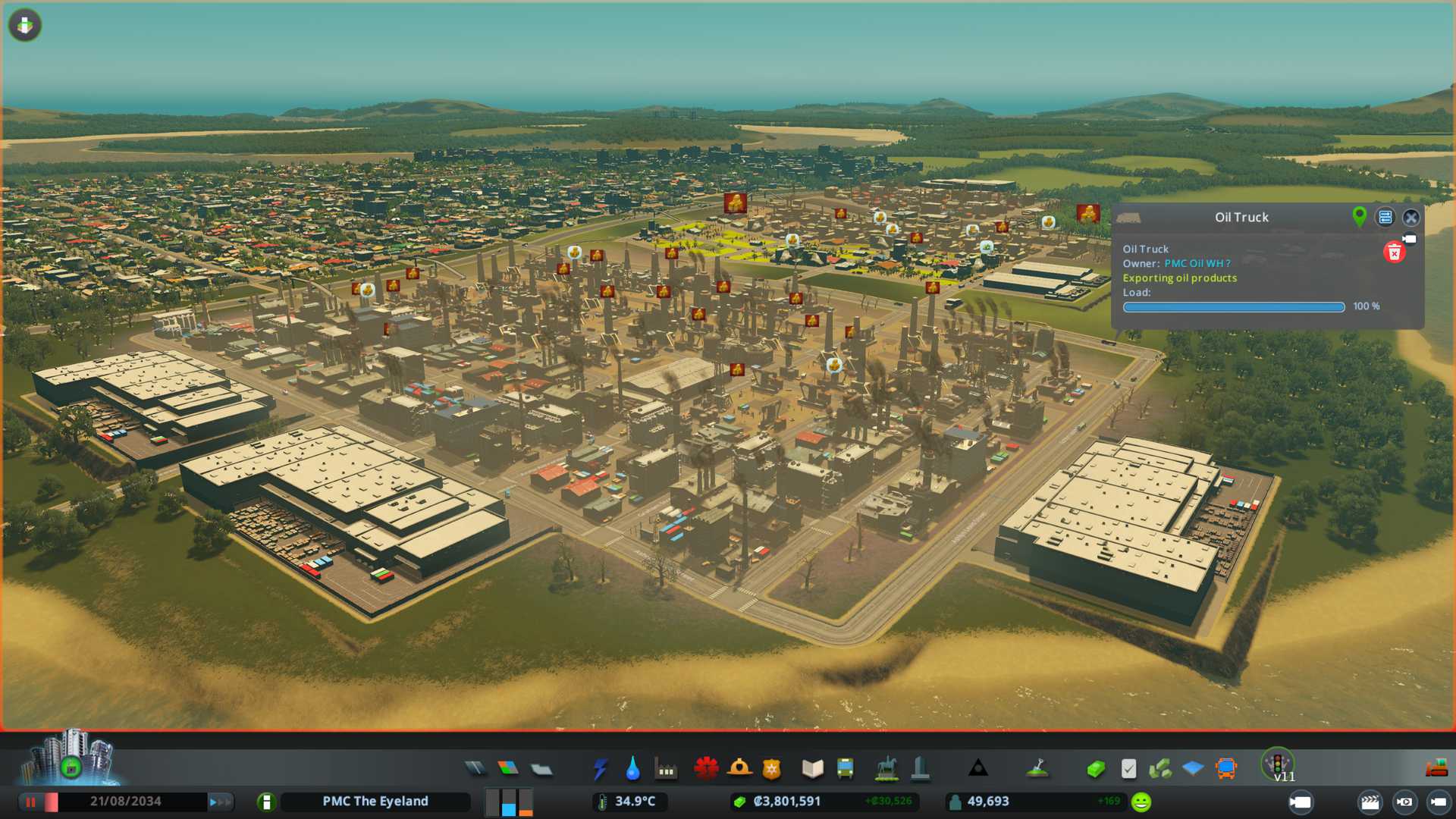This screenshot has height=819, width=1456.
Task: Remove the oil truck with red trash button
Action: coord(1394,253)
